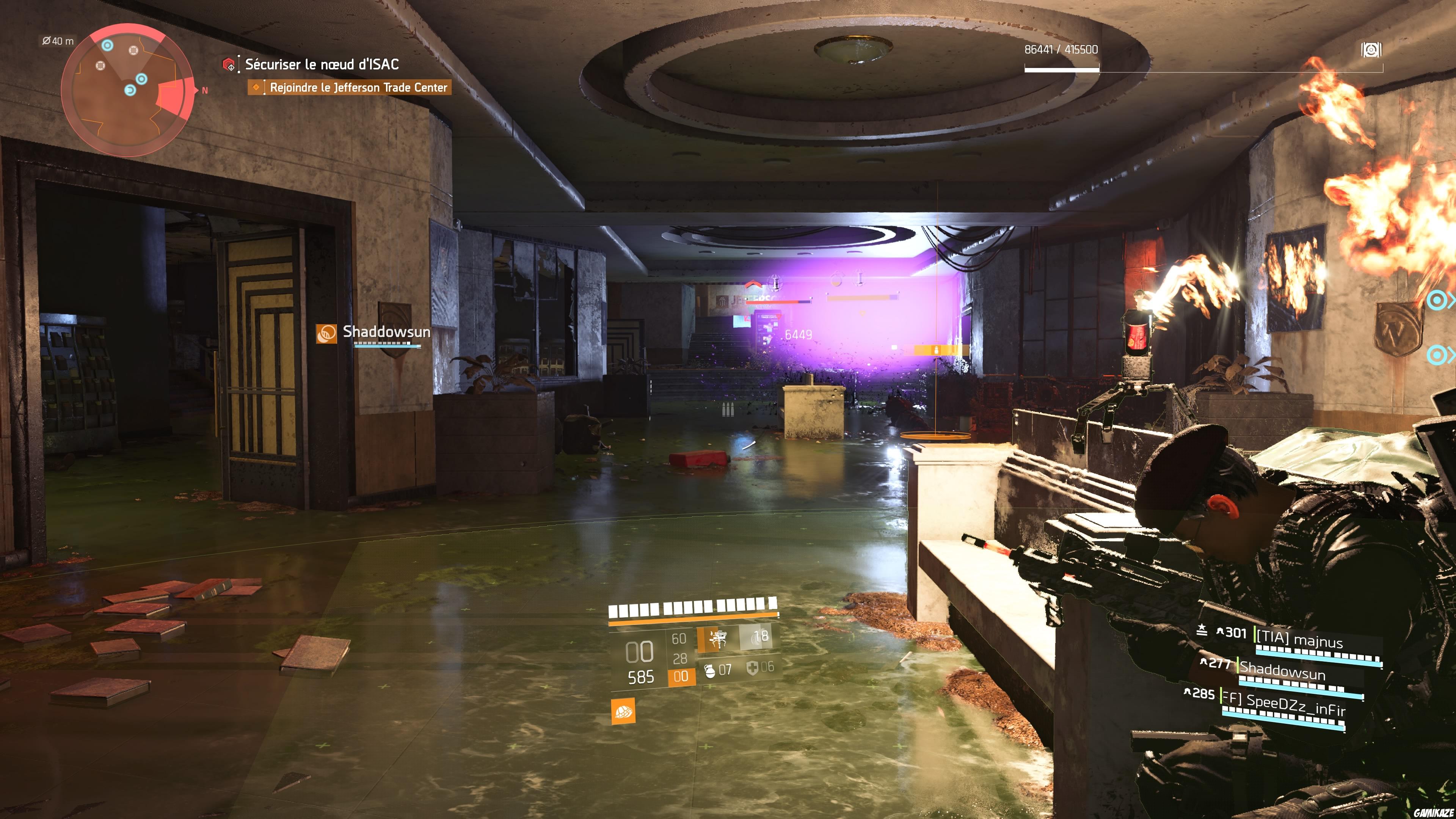The image size is (1456, 819).
Task: Click the red mission icon beside Sécuriser le nœud d'ISAC
Action: click(228, 64)
